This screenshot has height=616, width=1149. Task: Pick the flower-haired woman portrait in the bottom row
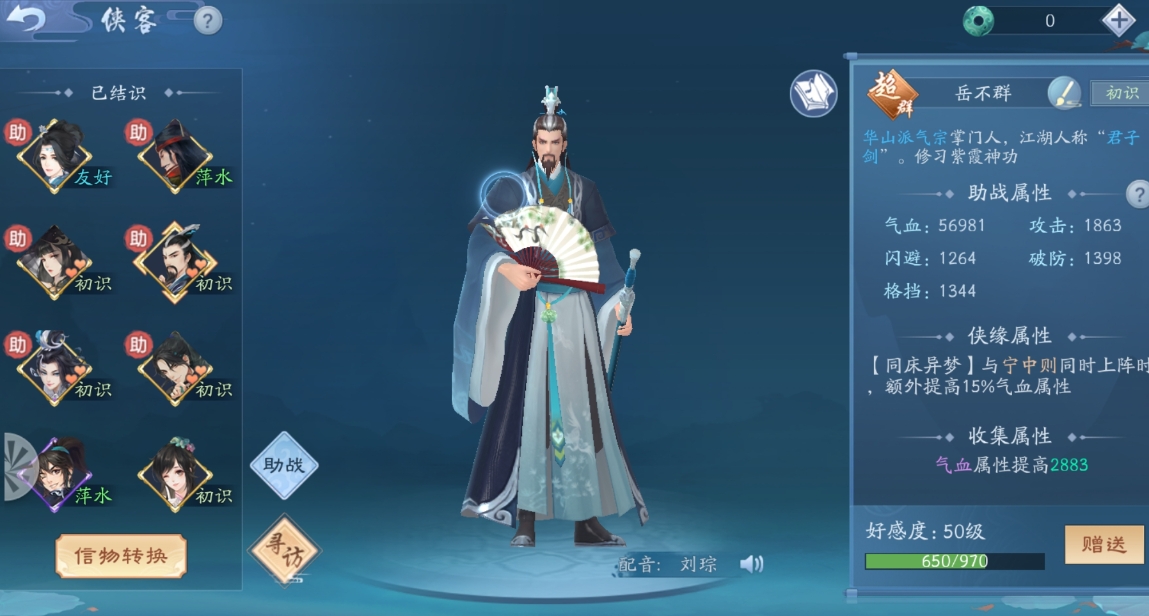pos(174,474)
